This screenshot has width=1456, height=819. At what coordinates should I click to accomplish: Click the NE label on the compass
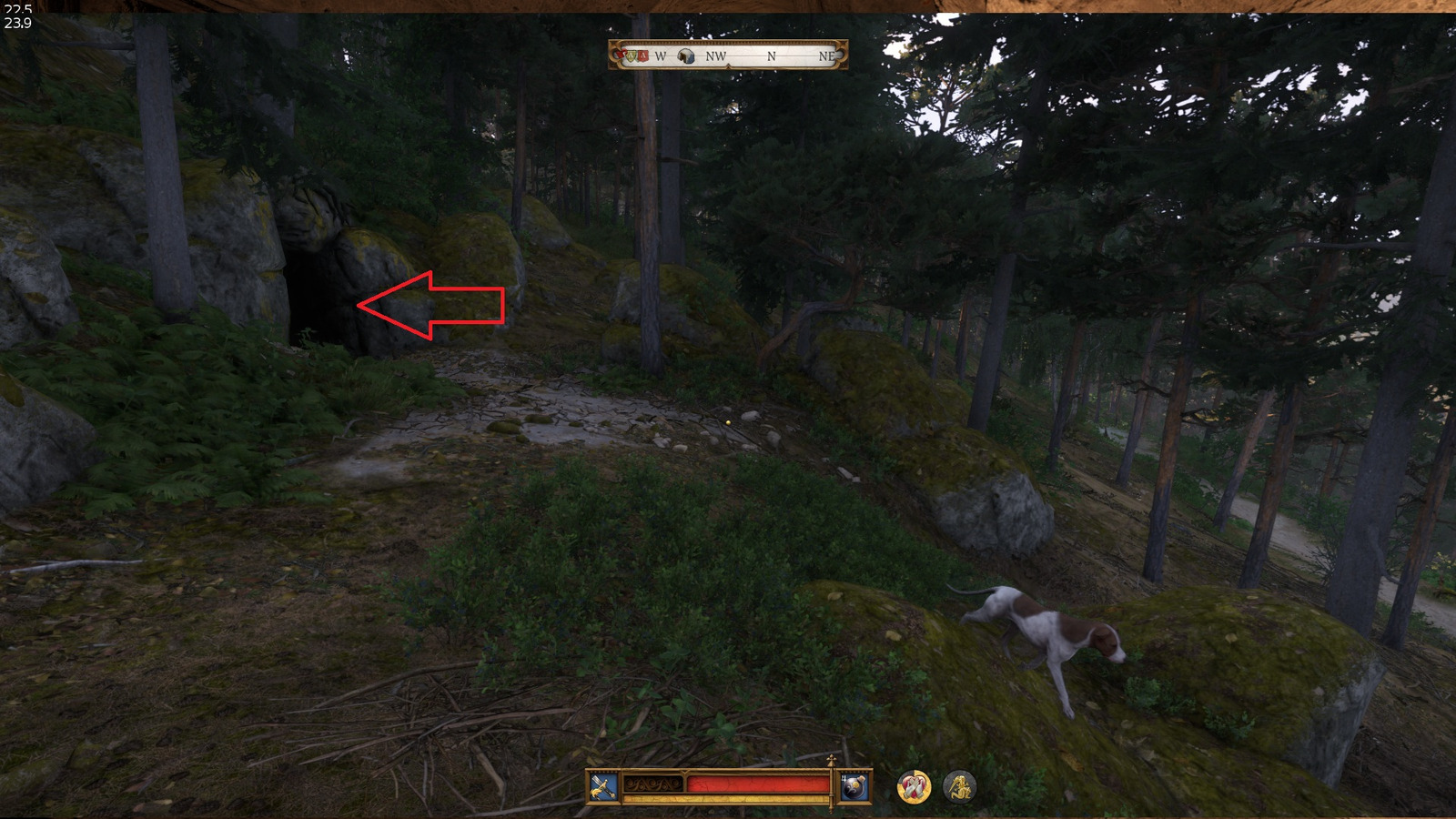pos(828,57)
